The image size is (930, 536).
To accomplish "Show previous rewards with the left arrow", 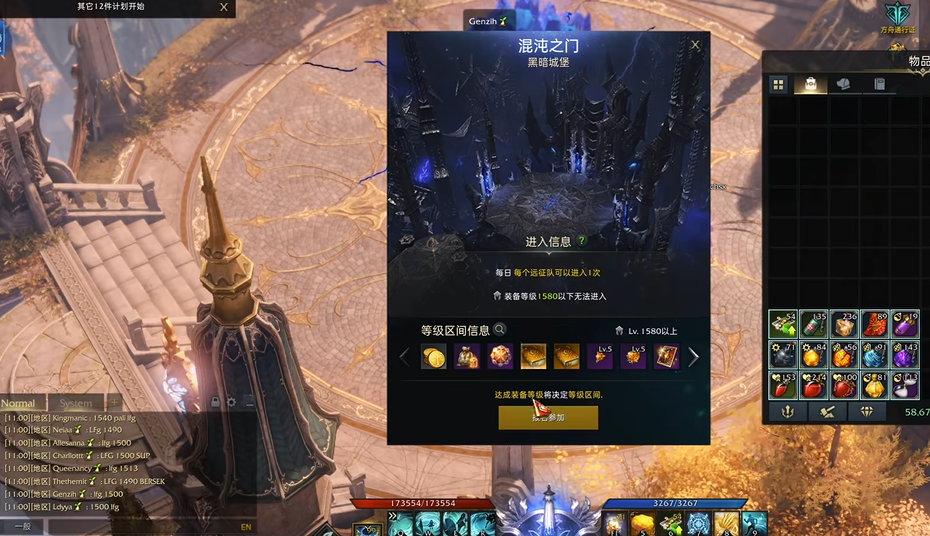I will click(404, 357).
